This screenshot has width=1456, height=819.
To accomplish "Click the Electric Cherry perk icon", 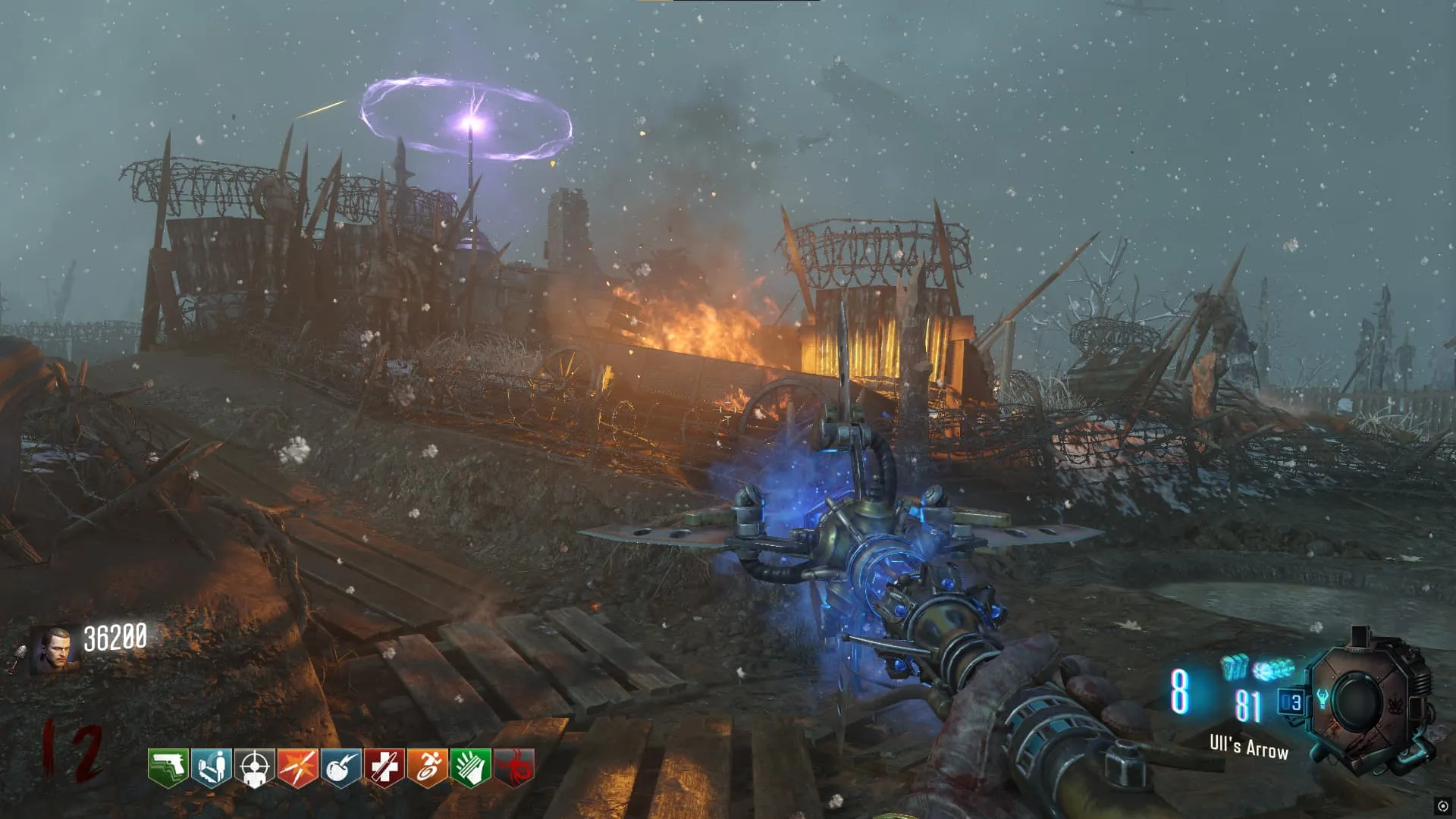I will (340, 767).
